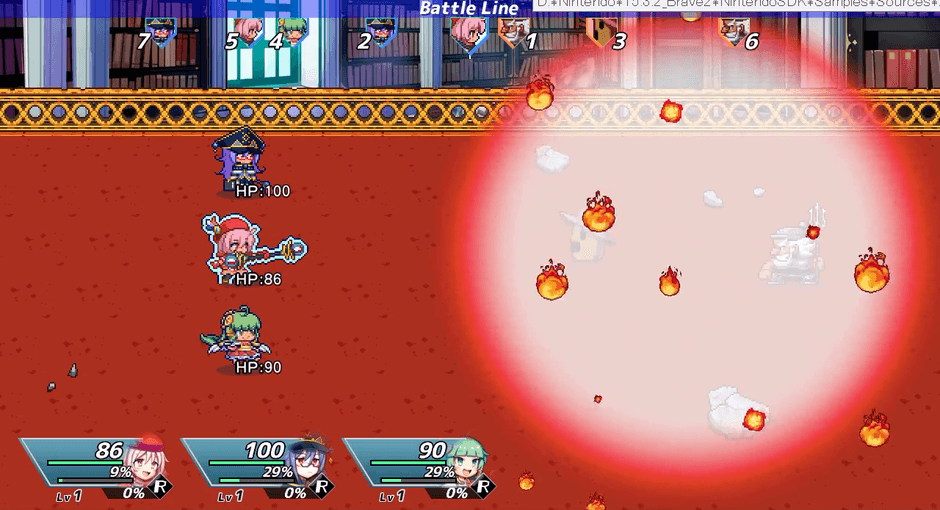
Task: Click the witch turn-order portrait numbered 2
Action: tap(381, 30)
